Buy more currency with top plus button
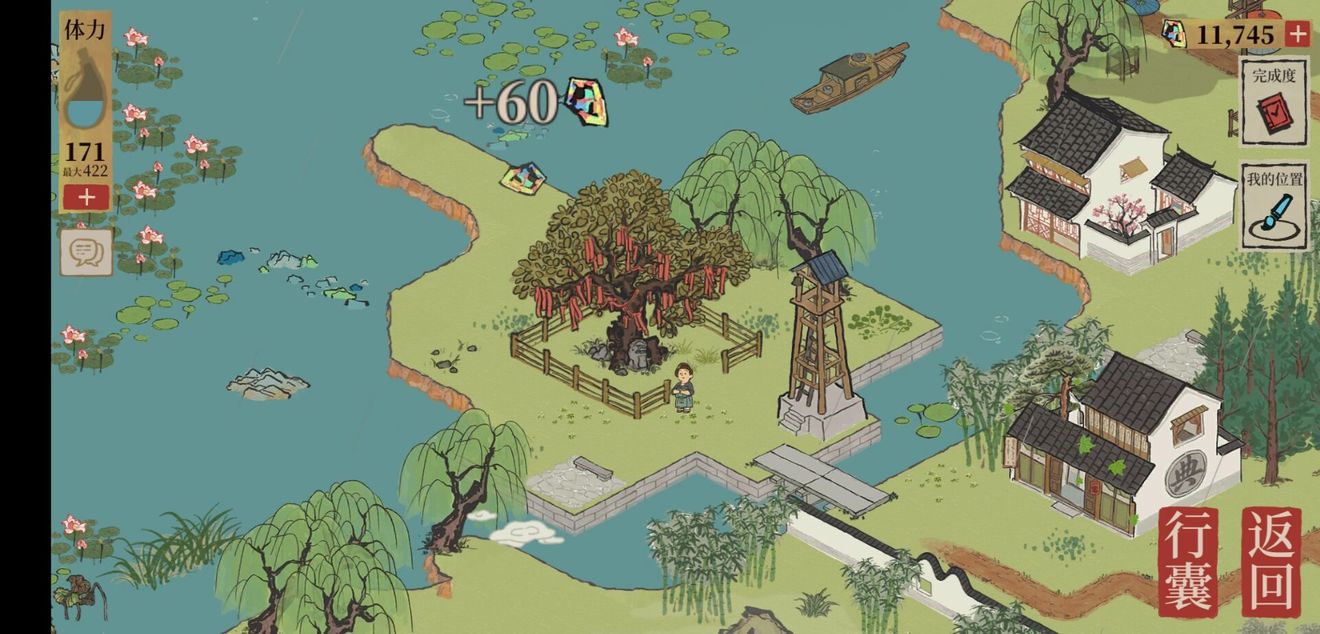The image size is (1320, 634). (1296, 35)
